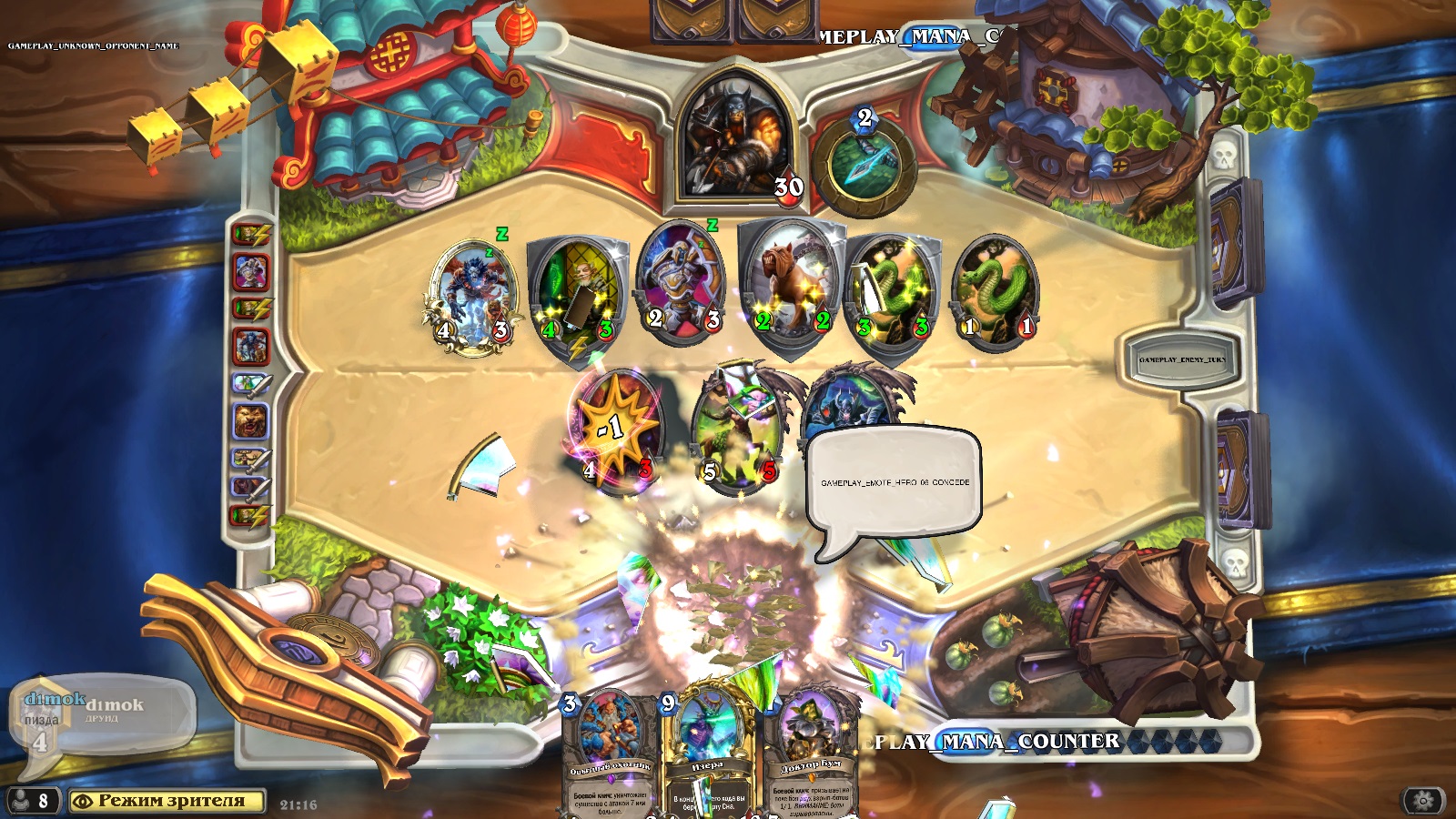Select the enemy 2/2 hound minion
The image size is (1456, 819).
click(x=792, y=284)
